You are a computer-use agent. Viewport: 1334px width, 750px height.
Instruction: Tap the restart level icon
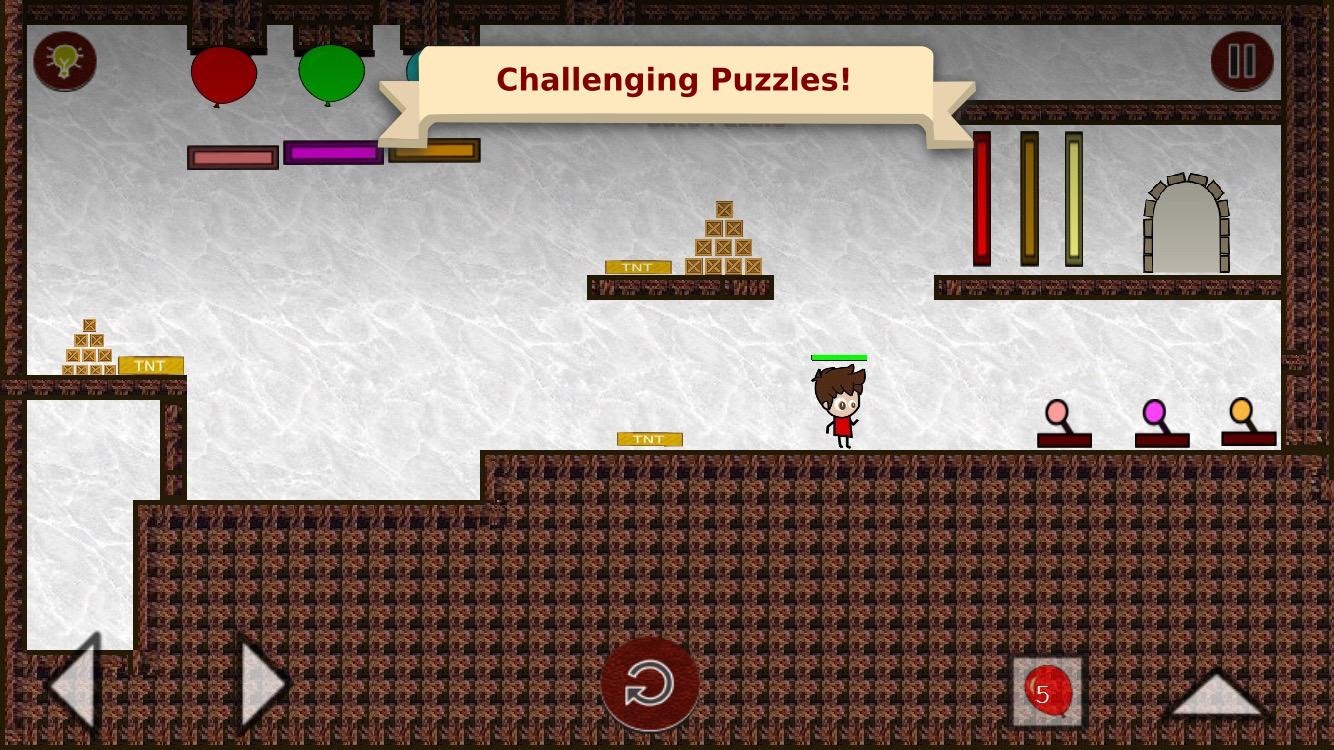650,683
